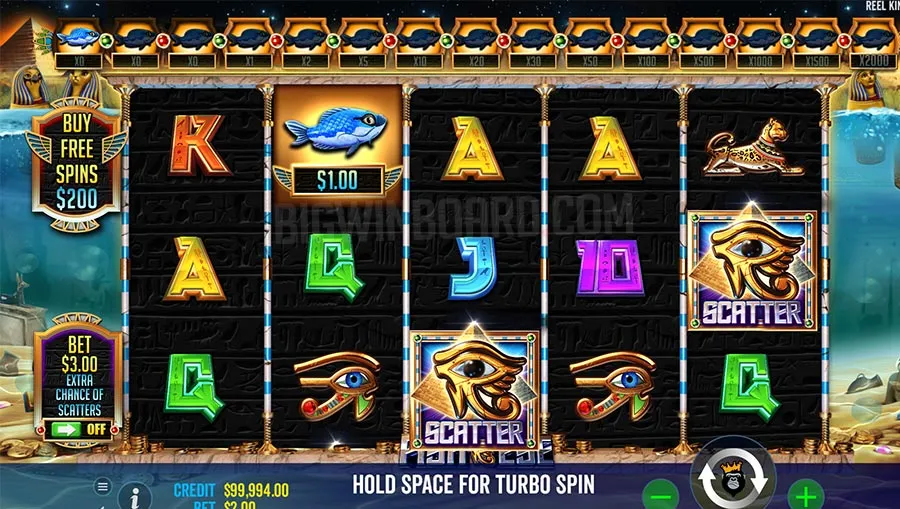The image size is (900, 509).
Task: Decrease the bet with the minus button
Action: coord(660,494)
